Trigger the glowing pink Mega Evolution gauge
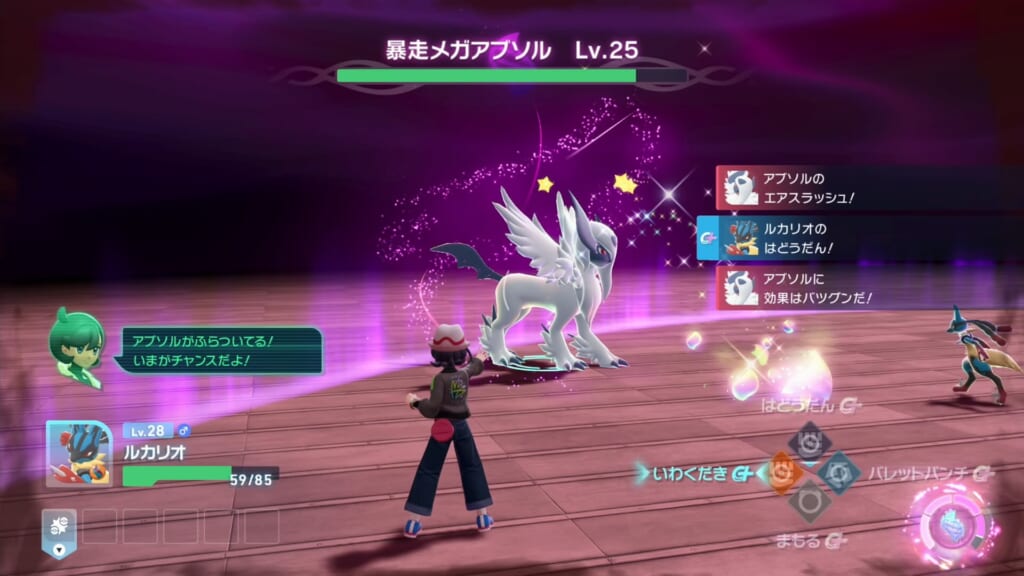This screenshot has width=1024, height=576. (948, 523)
